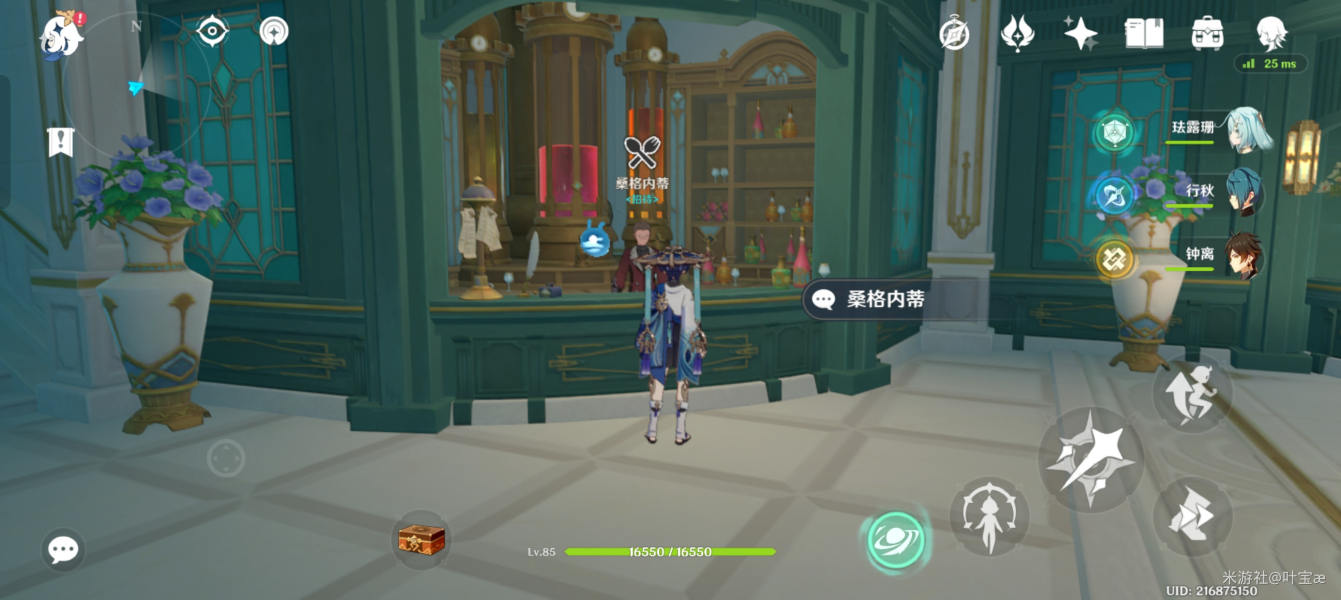Screen dimensions: 1341x600
Task: Open the backpack inventory
Action: coord(1208,35)
